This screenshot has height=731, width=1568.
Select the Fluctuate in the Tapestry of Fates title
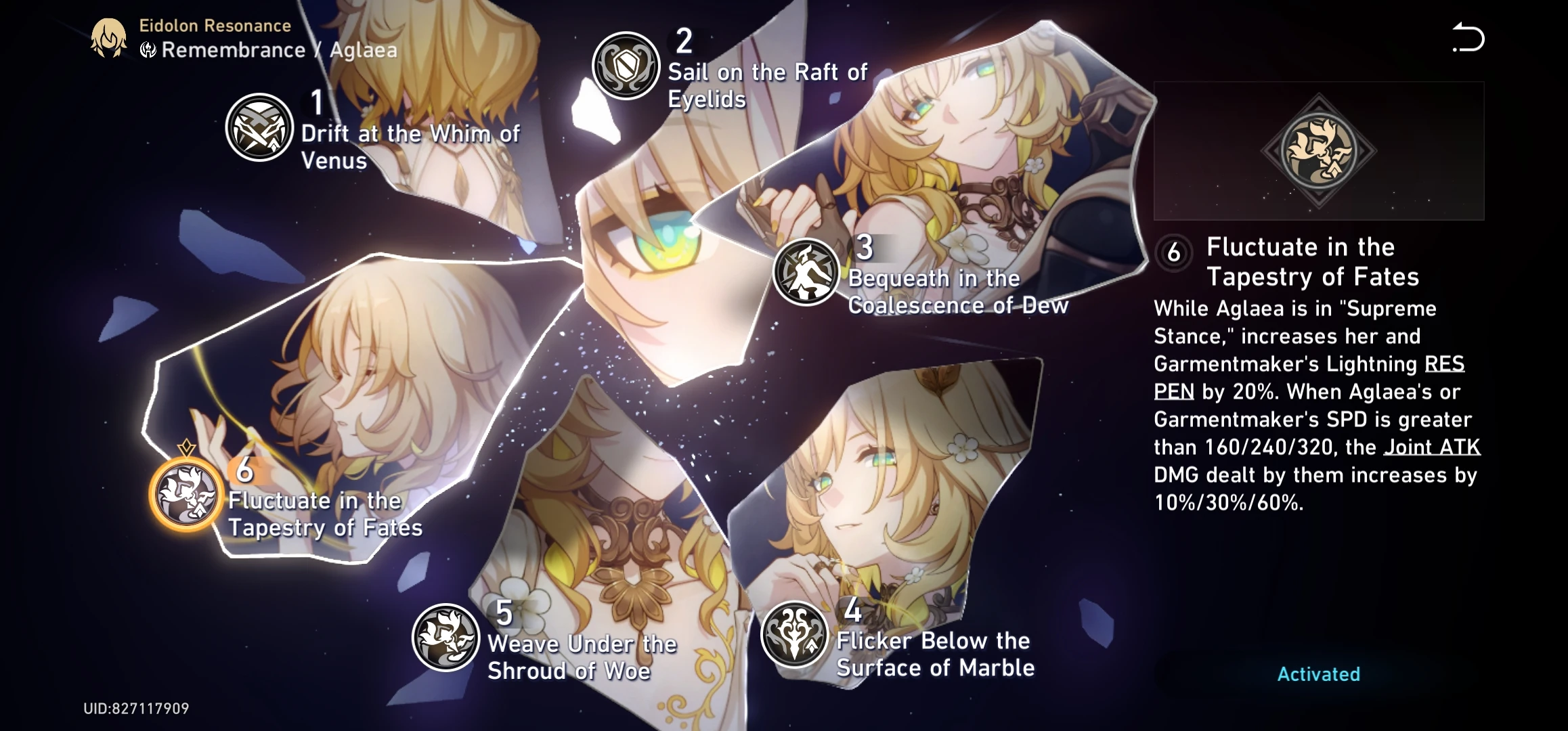click(x=1313, y=261)
